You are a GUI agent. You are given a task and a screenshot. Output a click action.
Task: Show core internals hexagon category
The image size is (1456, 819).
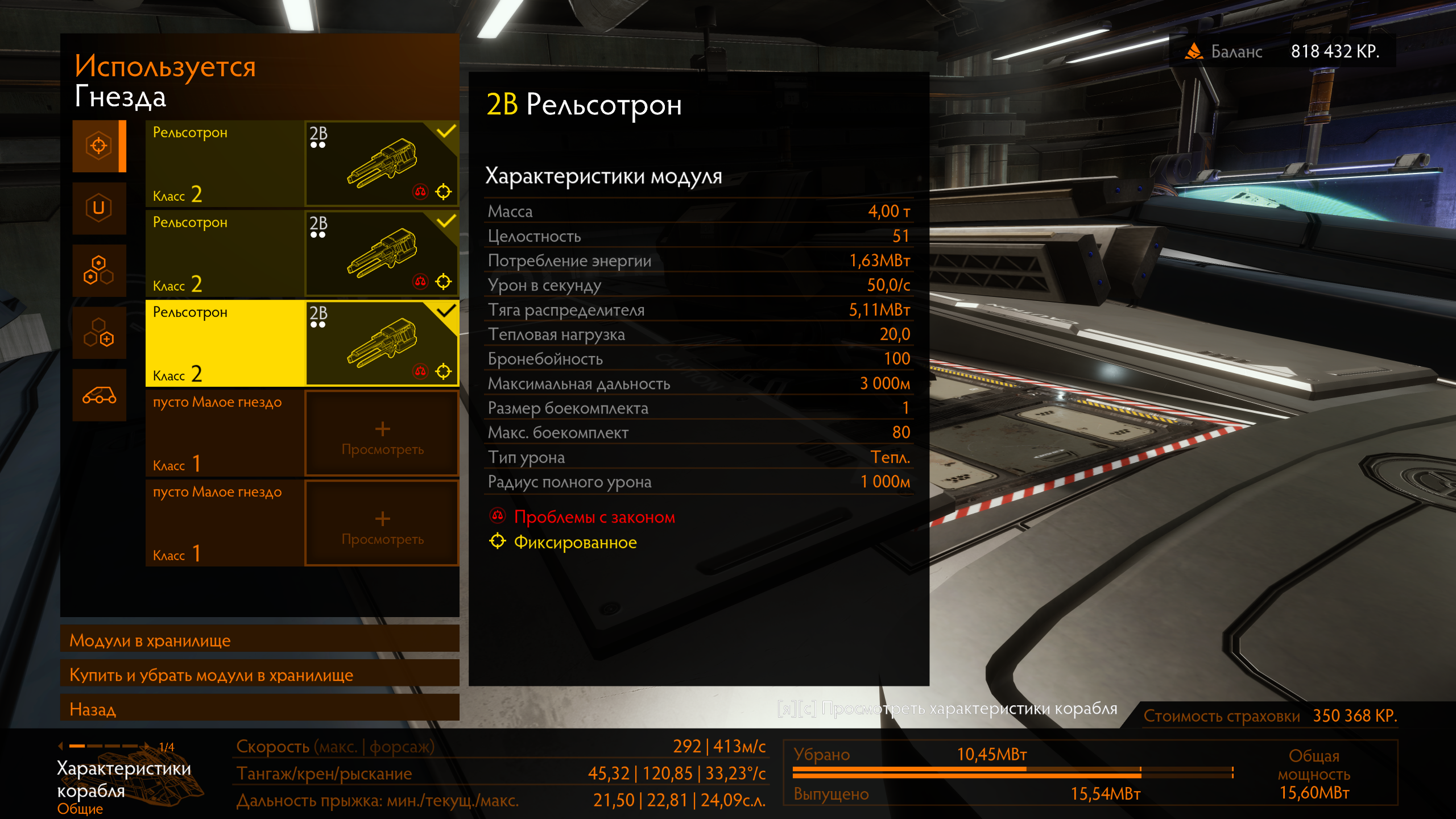99,270
